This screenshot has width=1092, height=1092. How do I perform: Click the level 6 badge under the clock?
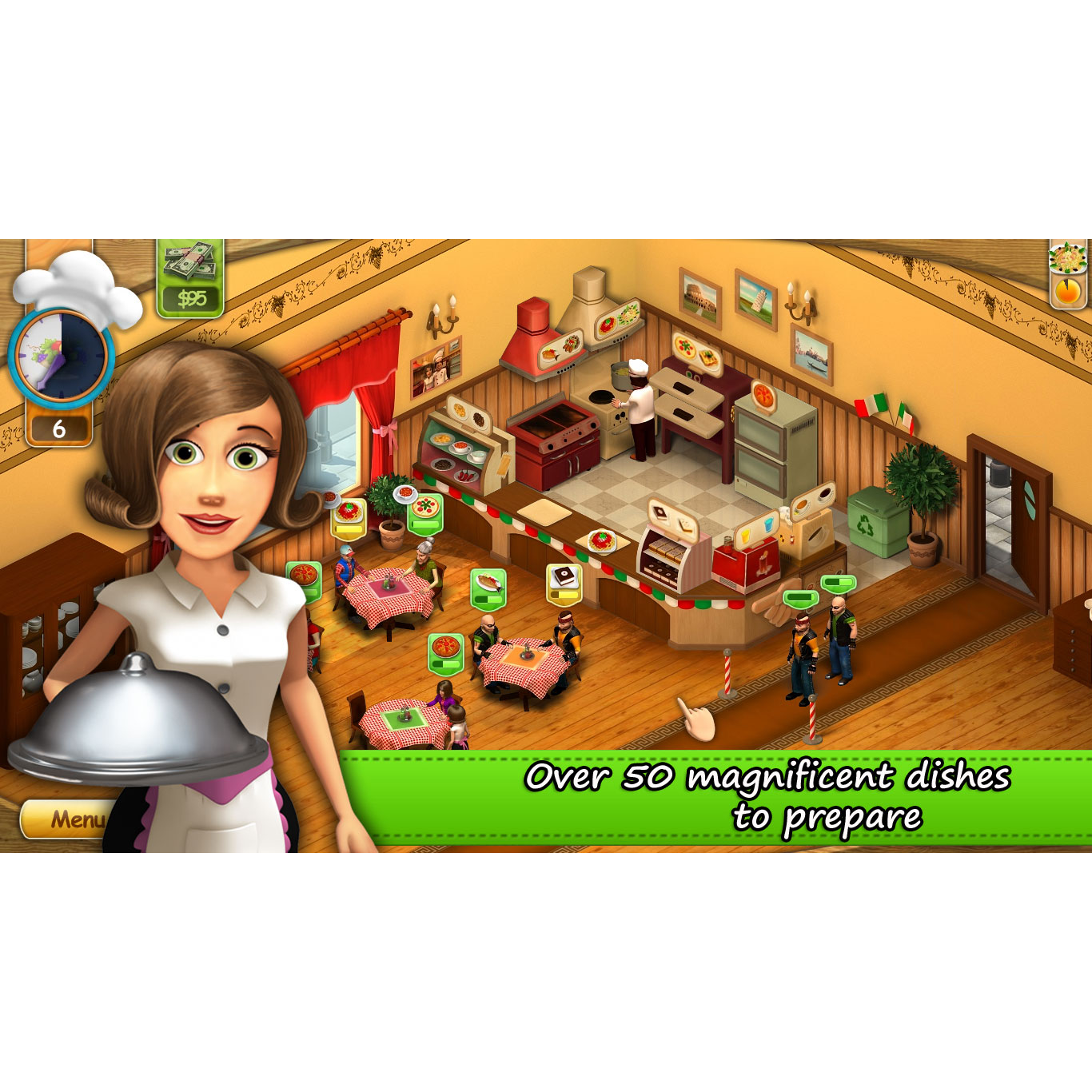tap(58, 430)
